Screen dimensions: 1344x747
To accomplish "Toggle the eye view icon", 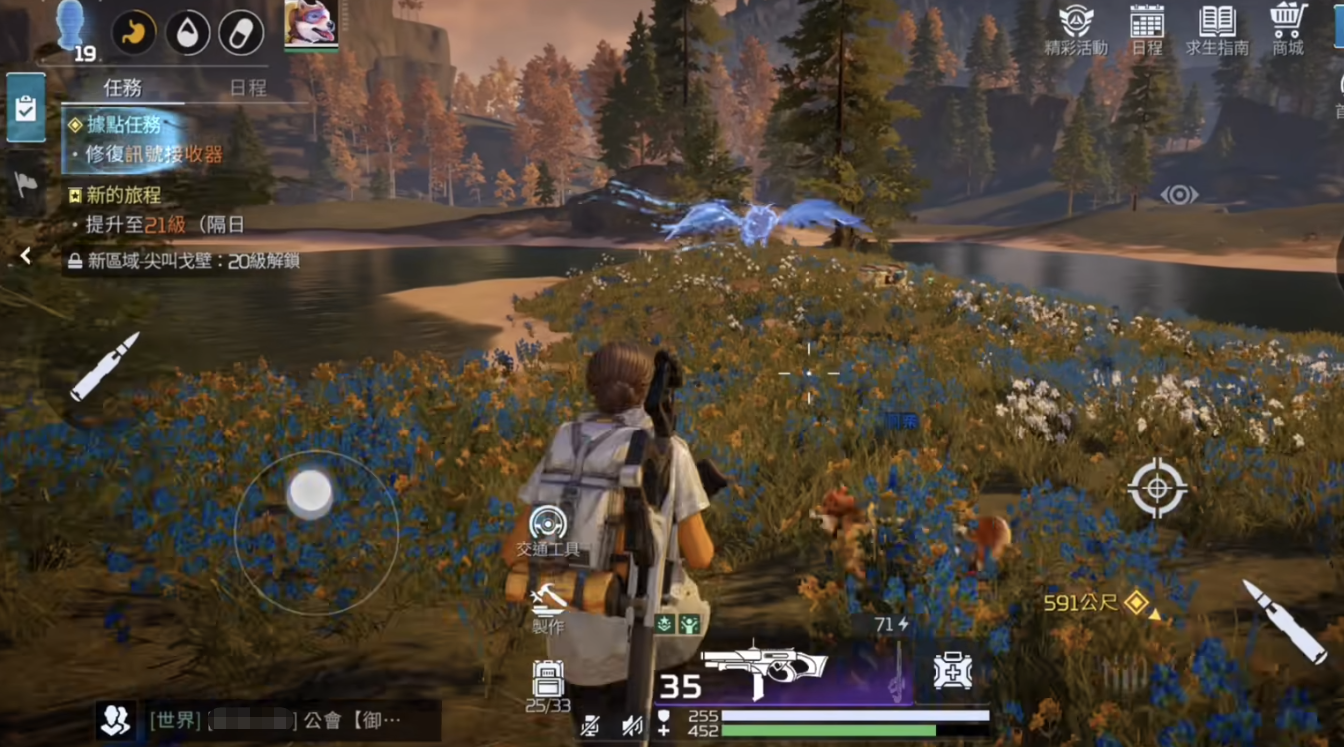I will coord(1179,195).
